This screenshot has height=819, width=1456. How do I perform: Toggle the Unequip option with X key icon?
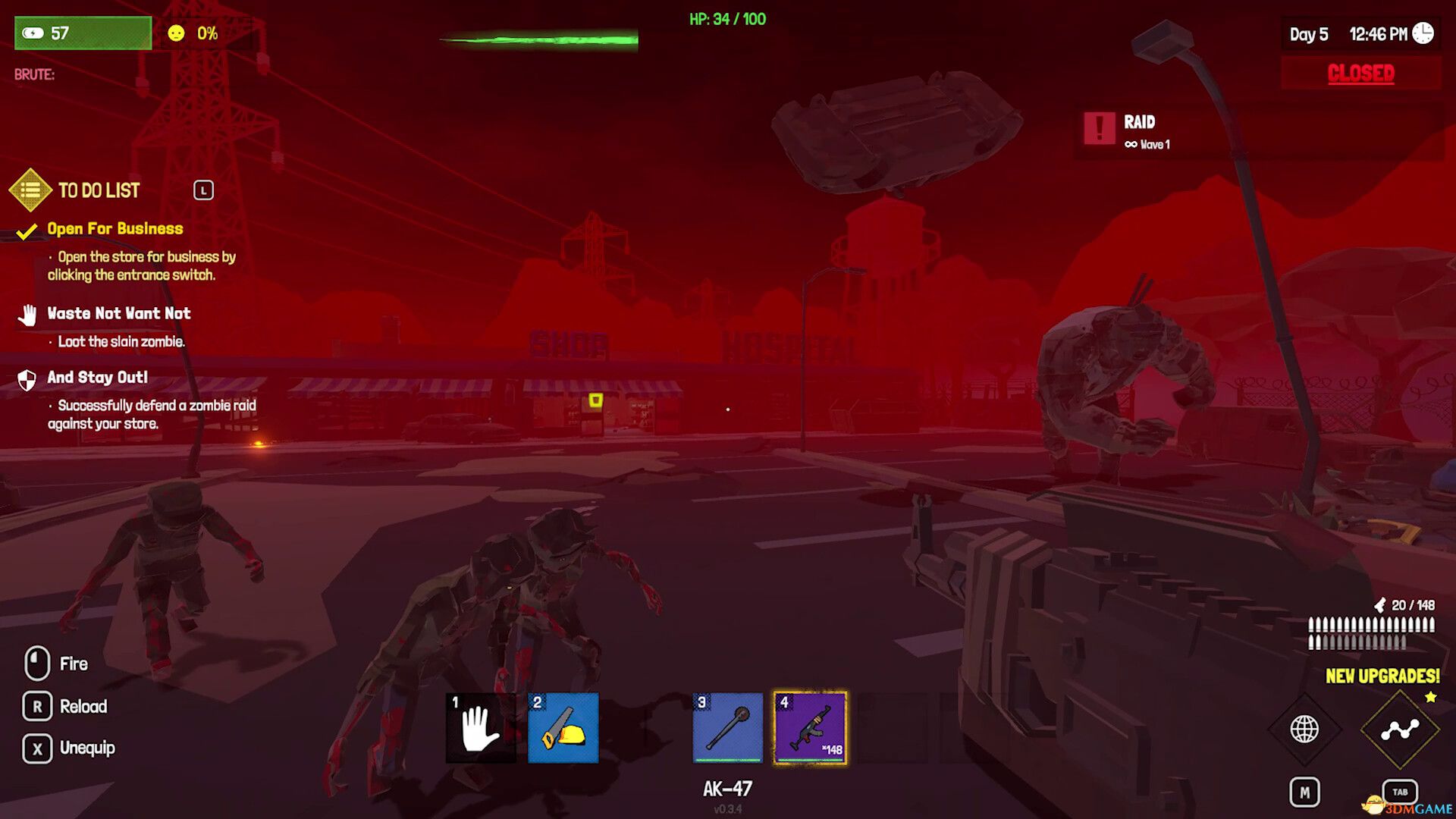(37, 748)
